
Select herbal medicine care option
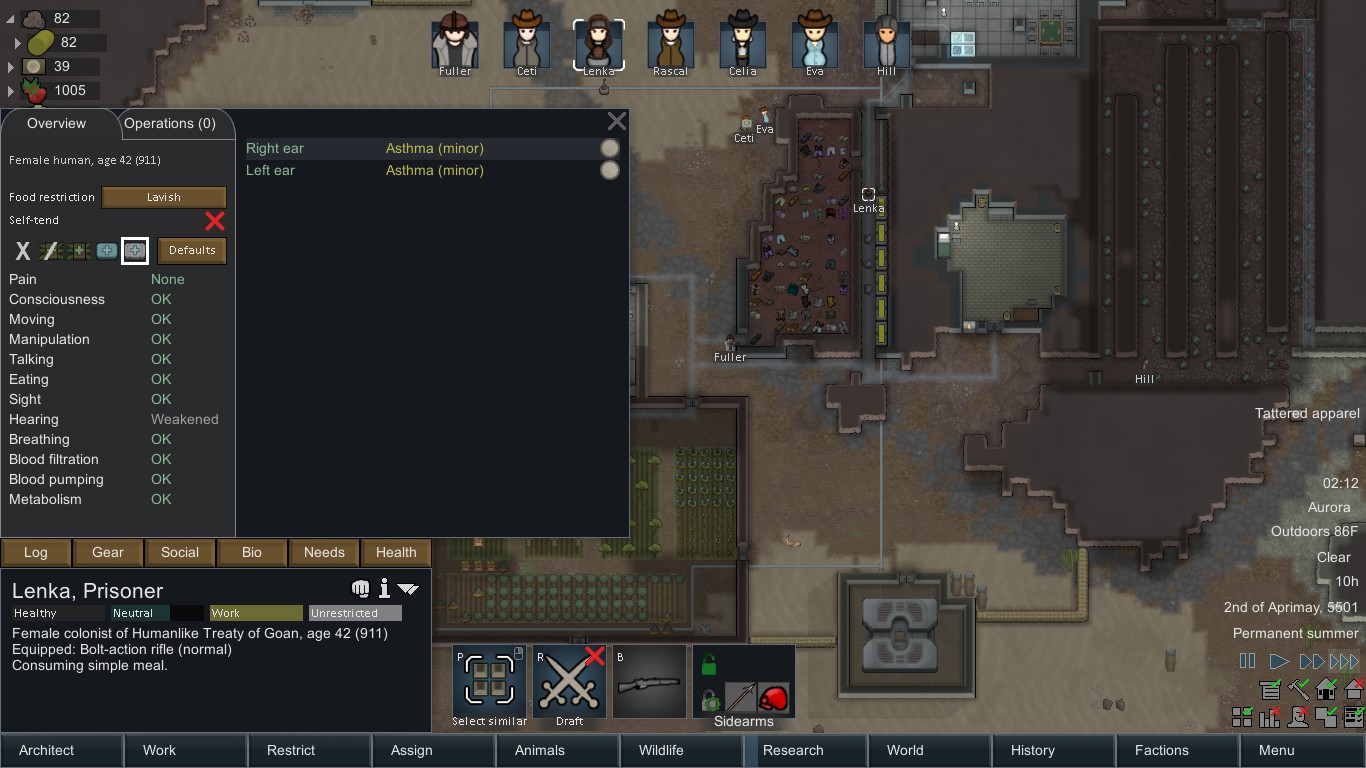point(79,251)
